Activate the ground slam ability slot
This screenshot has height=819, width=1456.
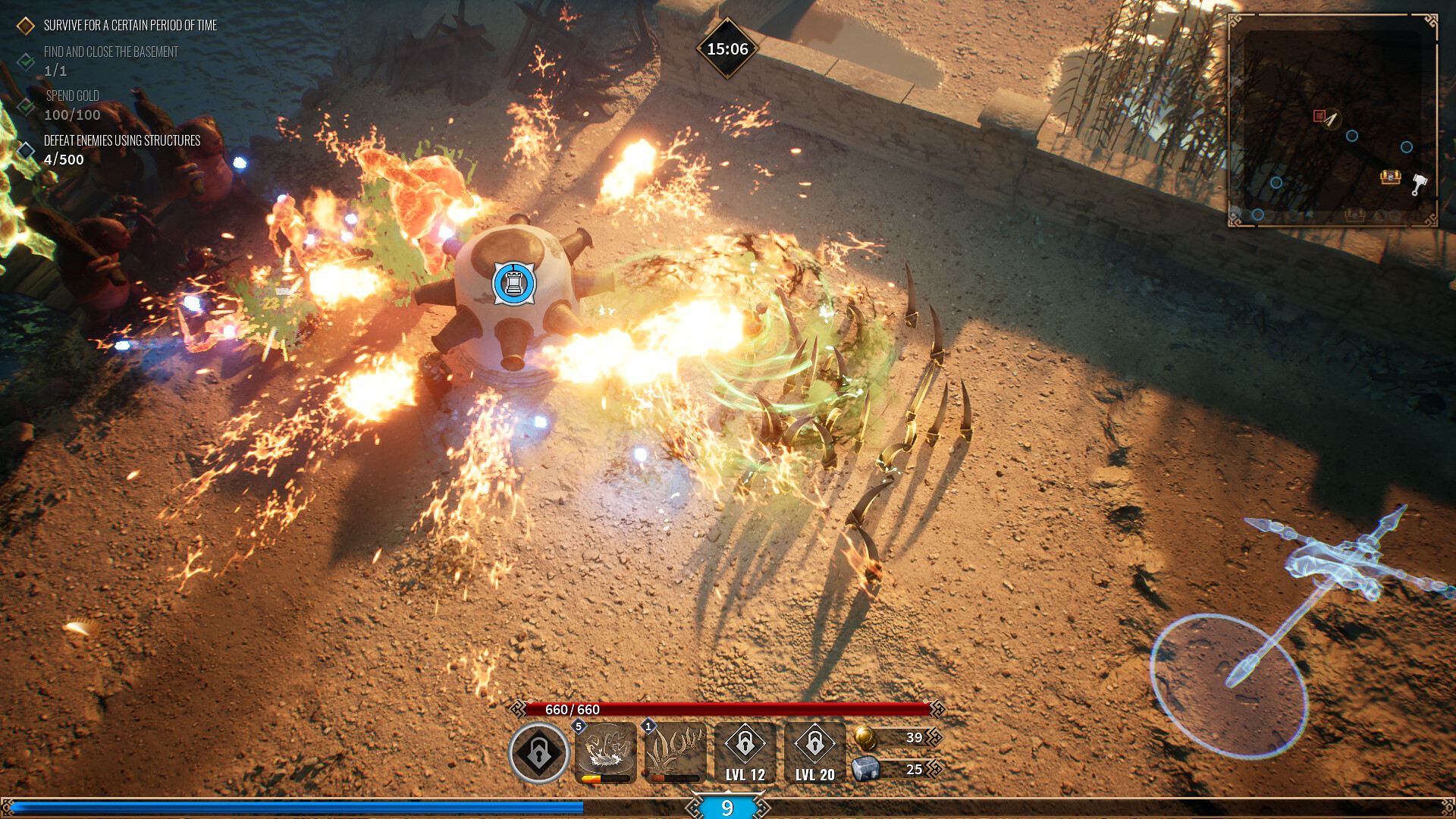[x=606, y=752]
